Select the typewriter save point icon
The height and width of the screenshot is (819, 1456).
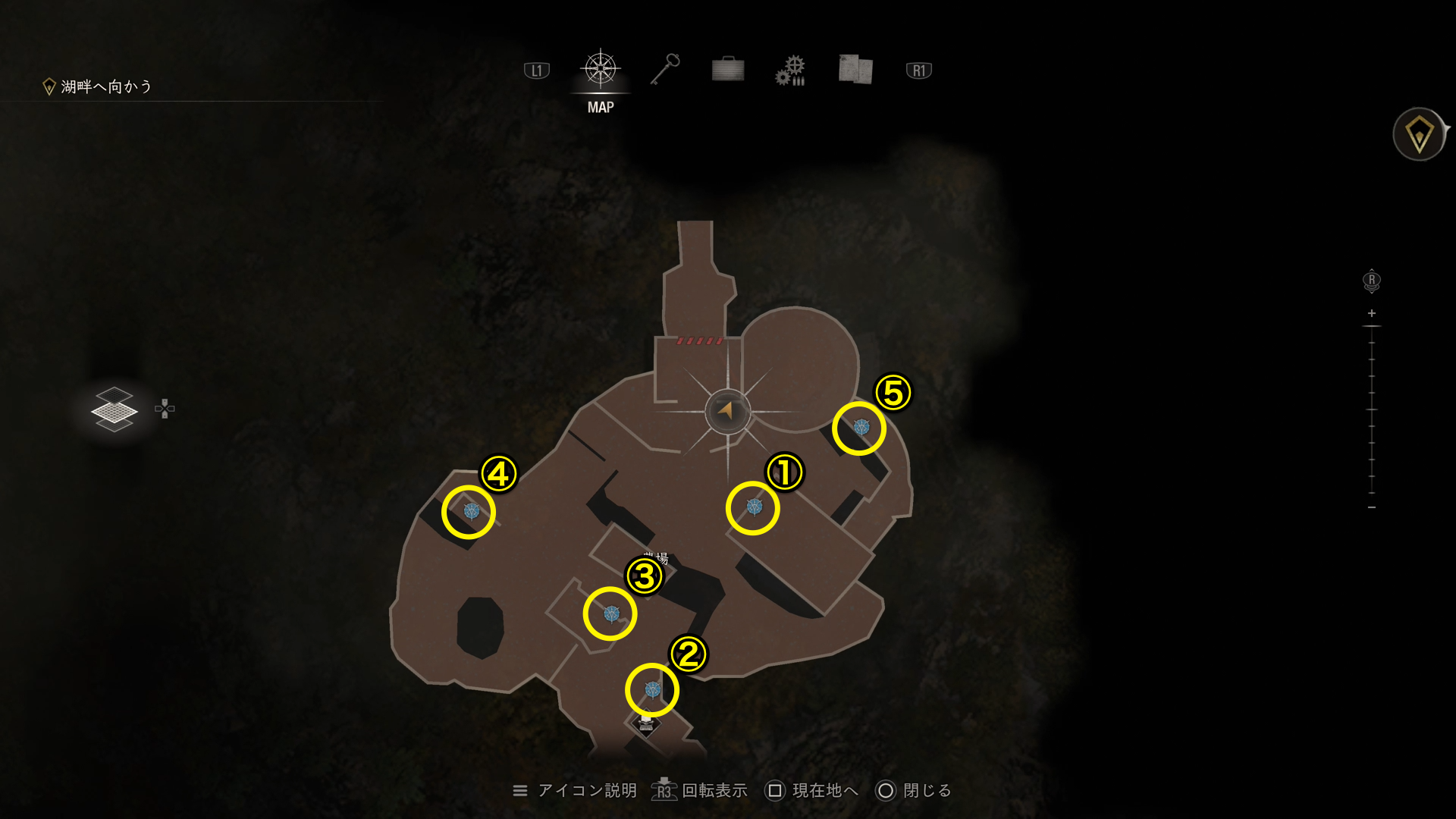646,723
